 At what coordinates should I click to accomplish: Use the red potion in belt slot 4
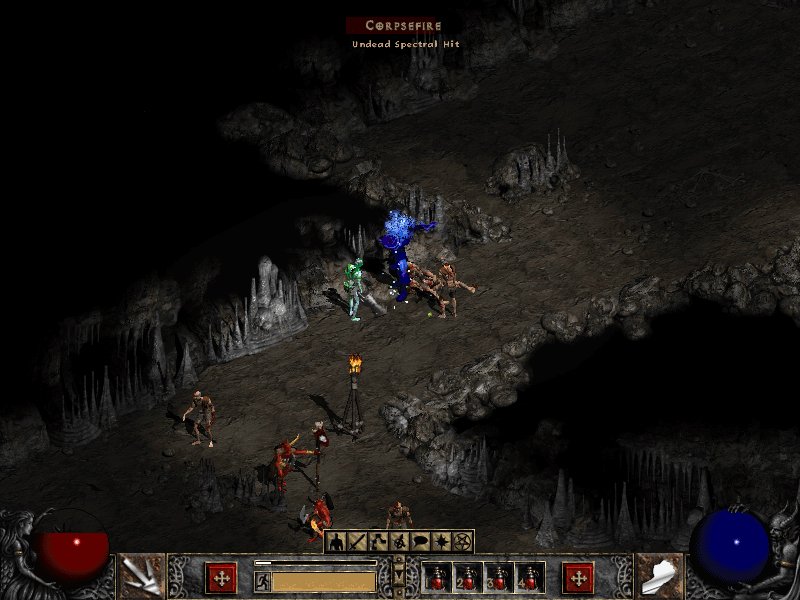click(528, 578)
